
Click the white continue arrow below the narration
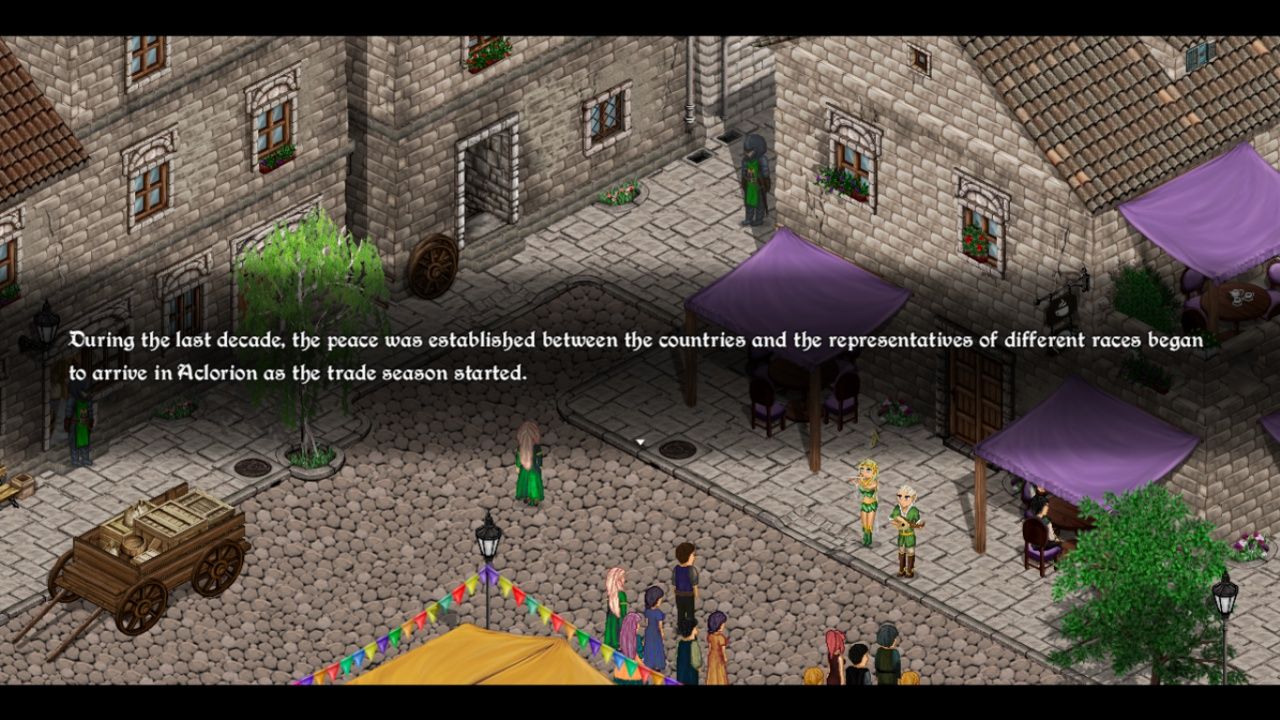640,442
